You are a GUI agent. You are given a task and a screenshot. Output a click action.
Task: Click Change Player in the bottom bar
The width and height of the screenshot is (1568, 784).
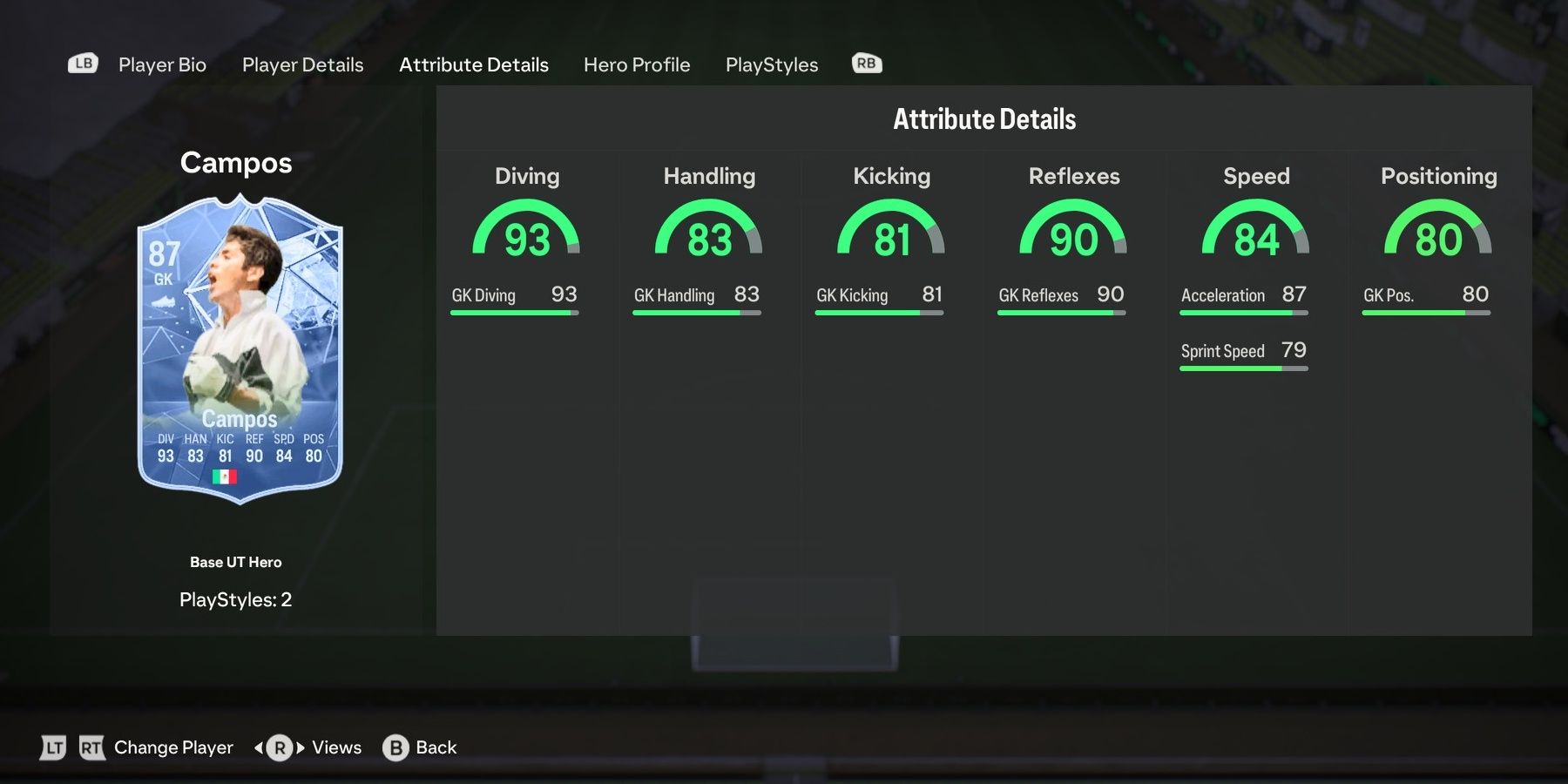[x=172, y=747]
